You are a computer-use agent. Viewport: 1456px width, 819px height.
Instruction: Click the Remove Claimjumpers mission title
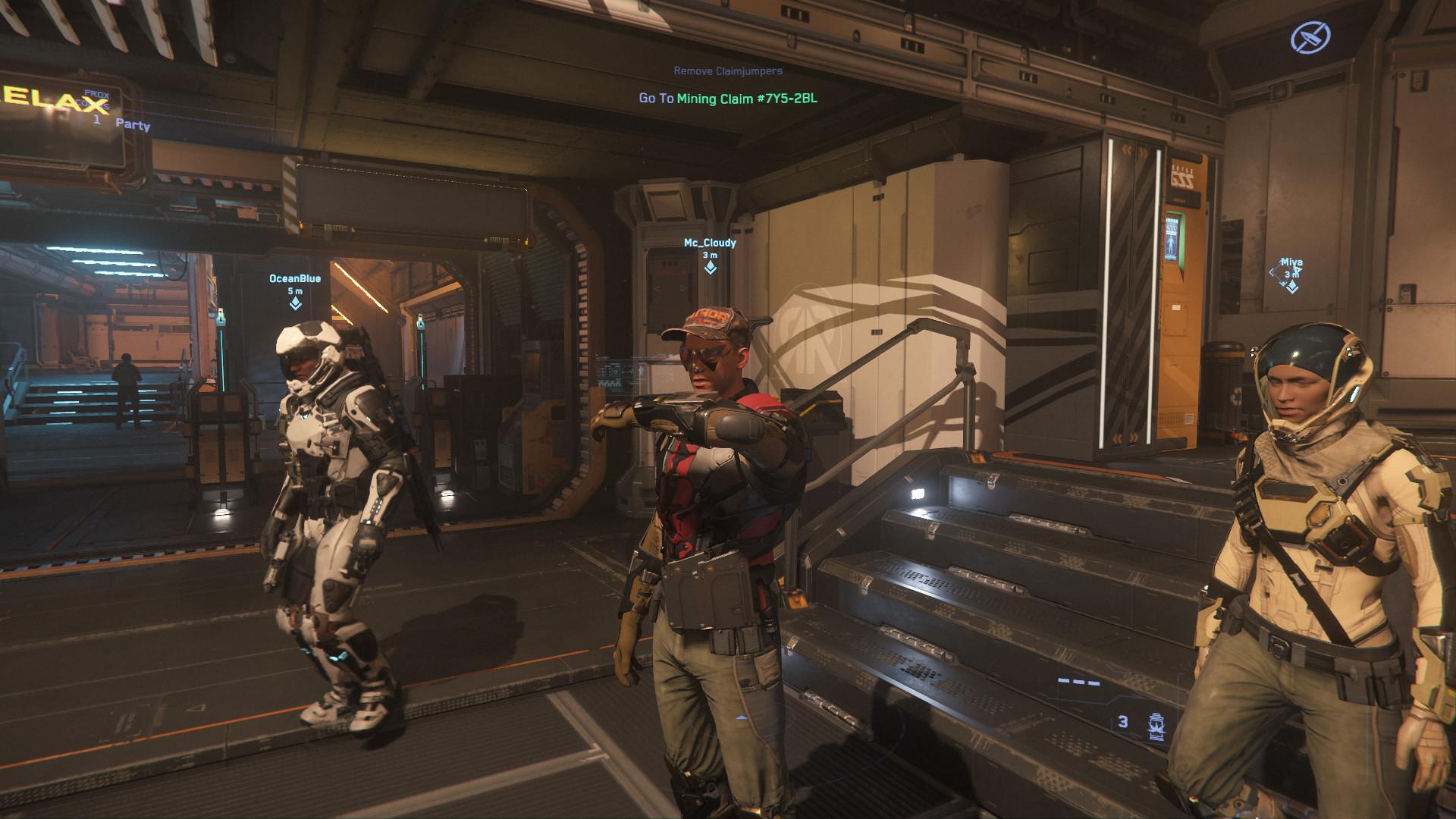click(x=727, y=71)
